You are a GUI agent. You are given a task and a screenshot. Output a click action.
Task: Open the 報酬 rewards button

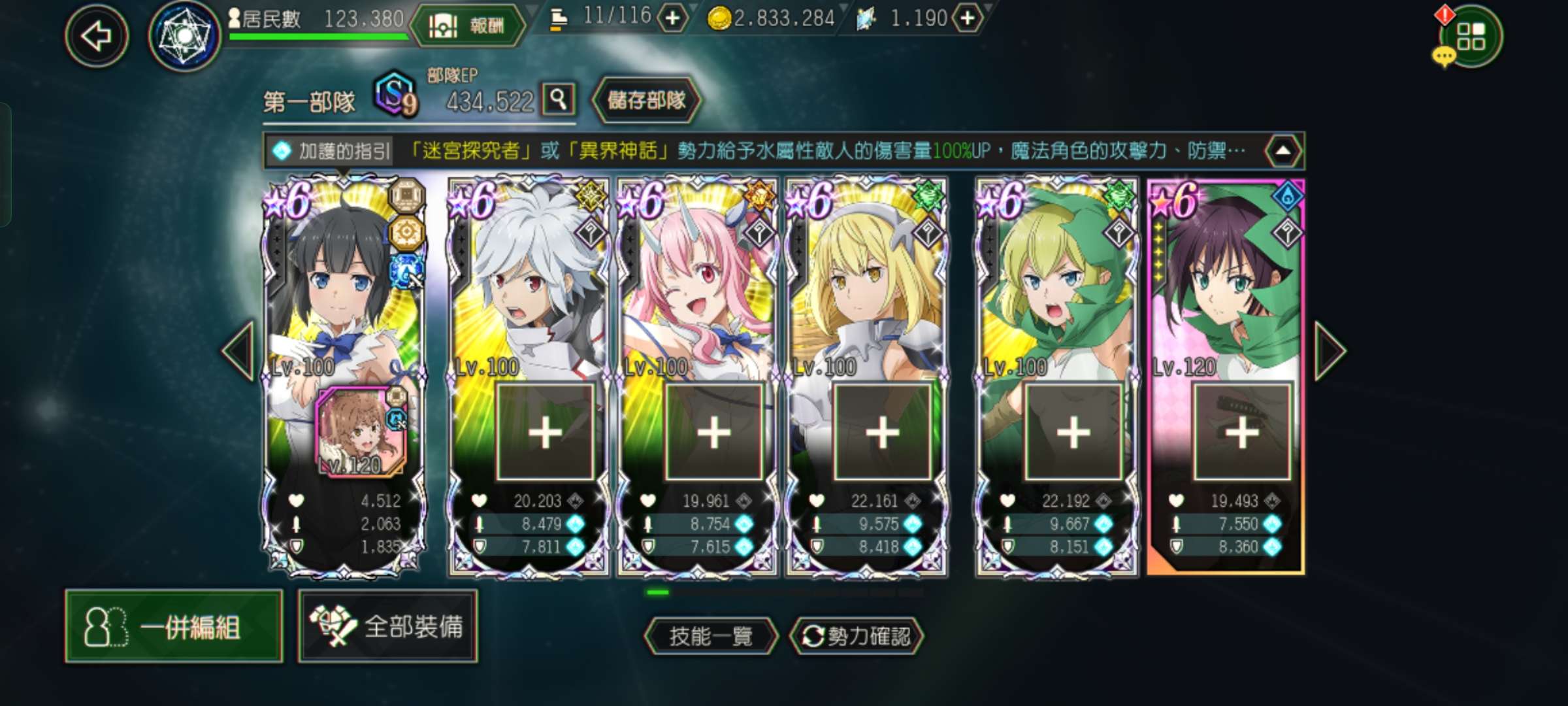tap(468, 25)
